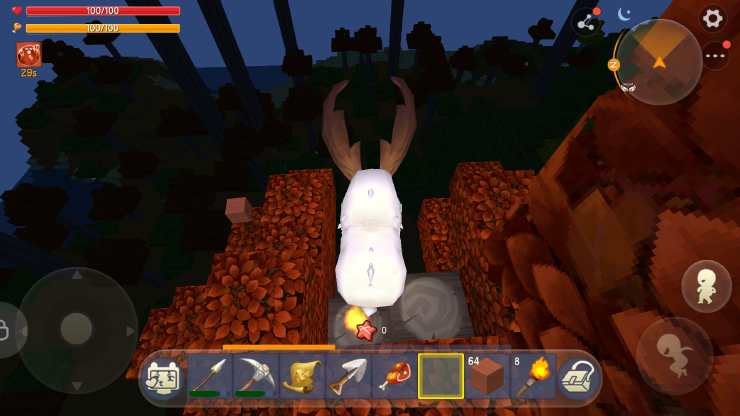The height and width of the screenshot is (416, 740).
Task: Open the settings gear menu
Action: [712, 18]
